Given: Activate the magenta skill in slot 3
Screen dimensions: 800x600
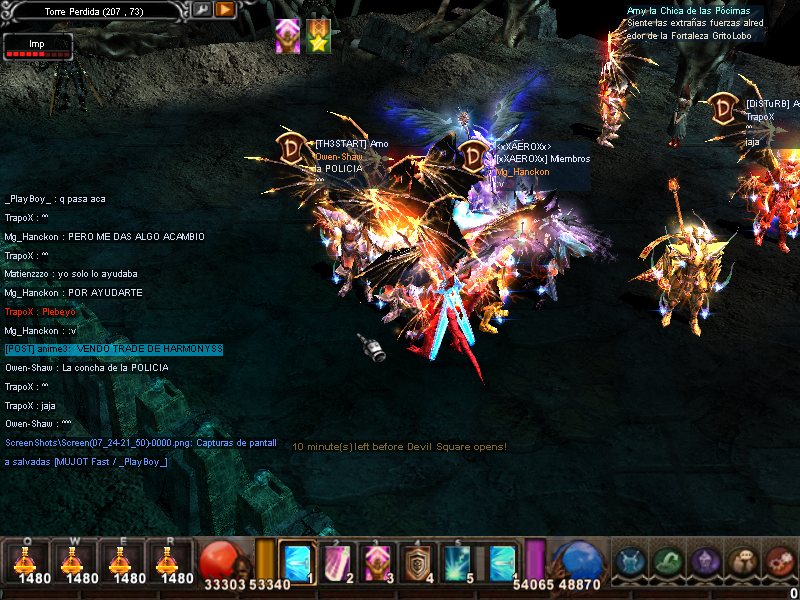Looking at the screenshot, I should pos(377,562).
